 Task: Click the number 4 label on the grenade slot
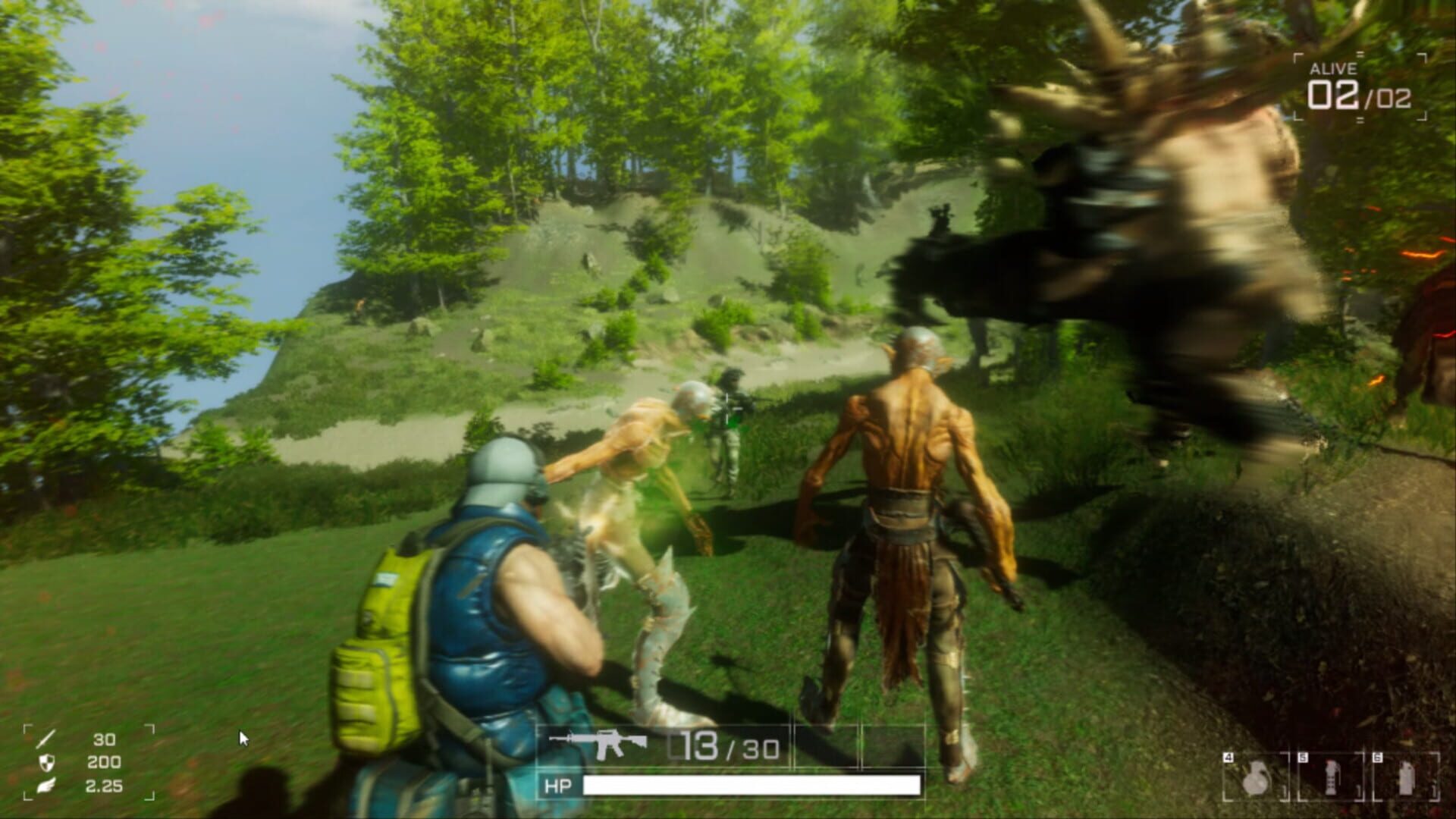[1228, 757]
